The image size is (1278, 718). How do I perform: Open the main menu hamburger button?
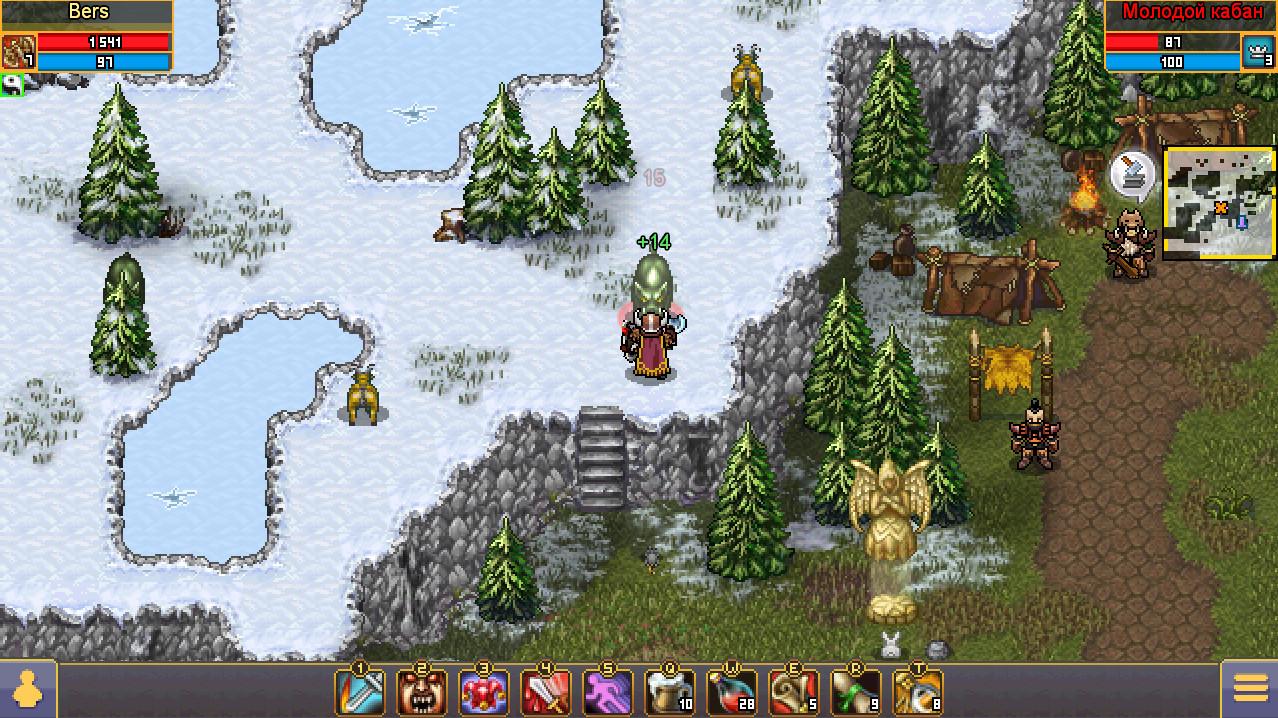pyautogui.click(x=1250, y=690)
